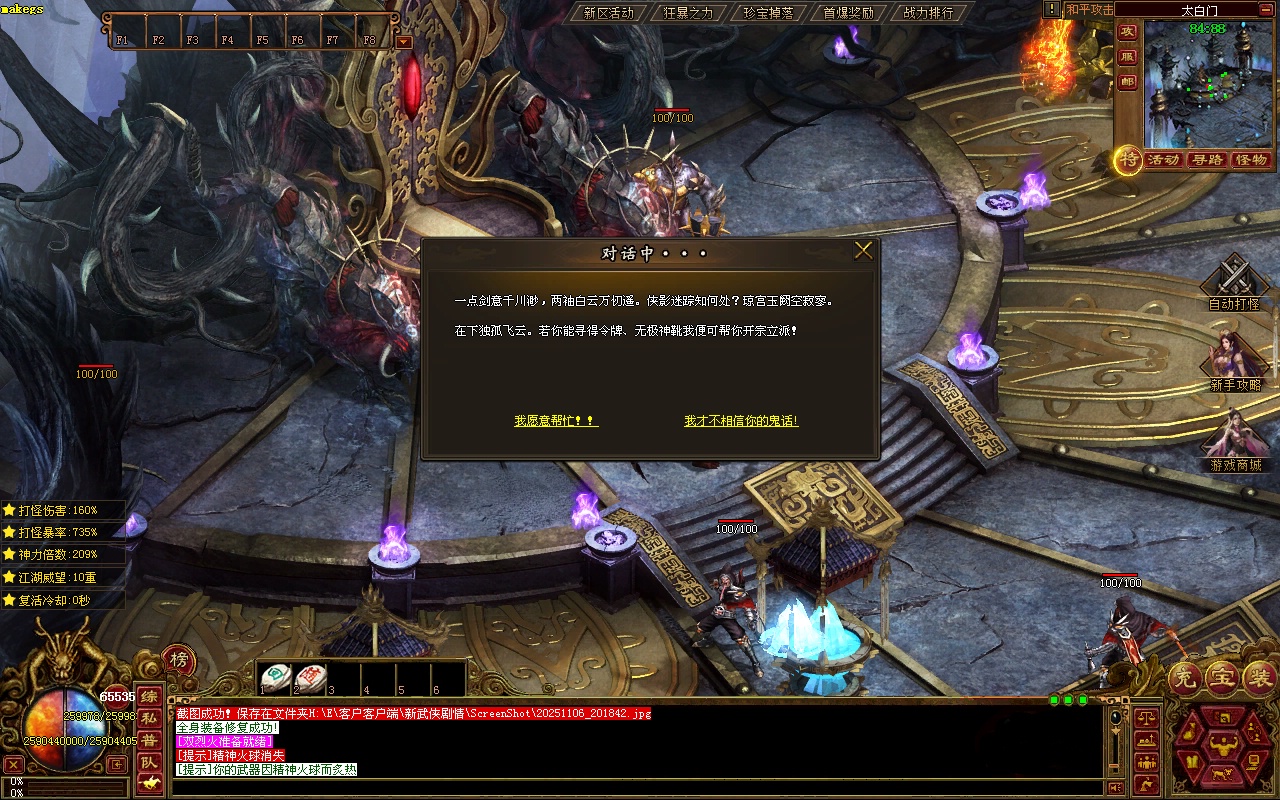View the 战力排行 ranking
The height and width of the screenshot is (800, 1280).
(928, 13)
